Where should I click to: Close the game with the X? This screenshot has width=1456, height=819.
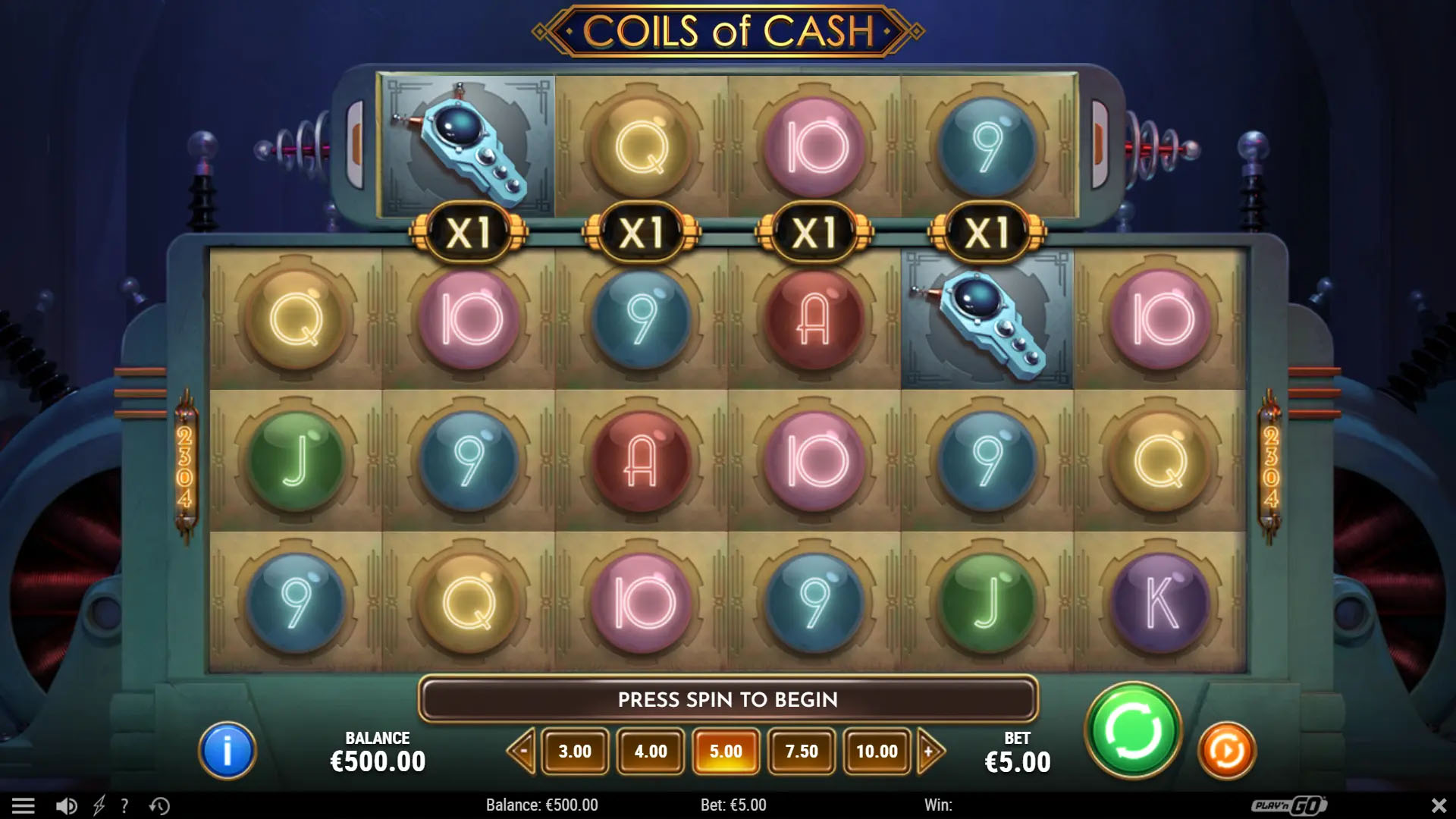click(1438, 805)
